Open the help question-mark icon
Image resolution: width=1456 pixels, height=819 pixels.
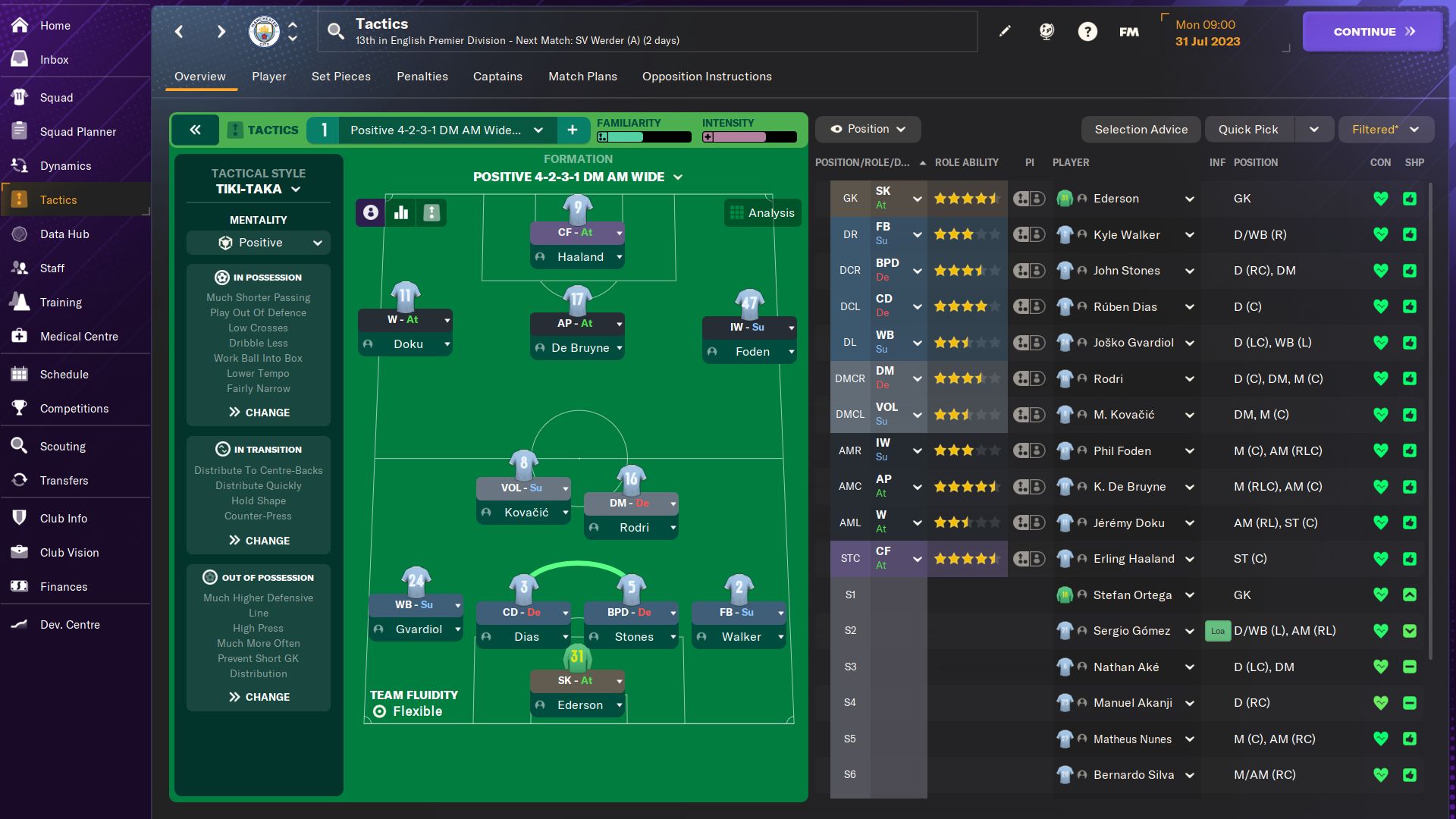click(x=1087, y=31)
